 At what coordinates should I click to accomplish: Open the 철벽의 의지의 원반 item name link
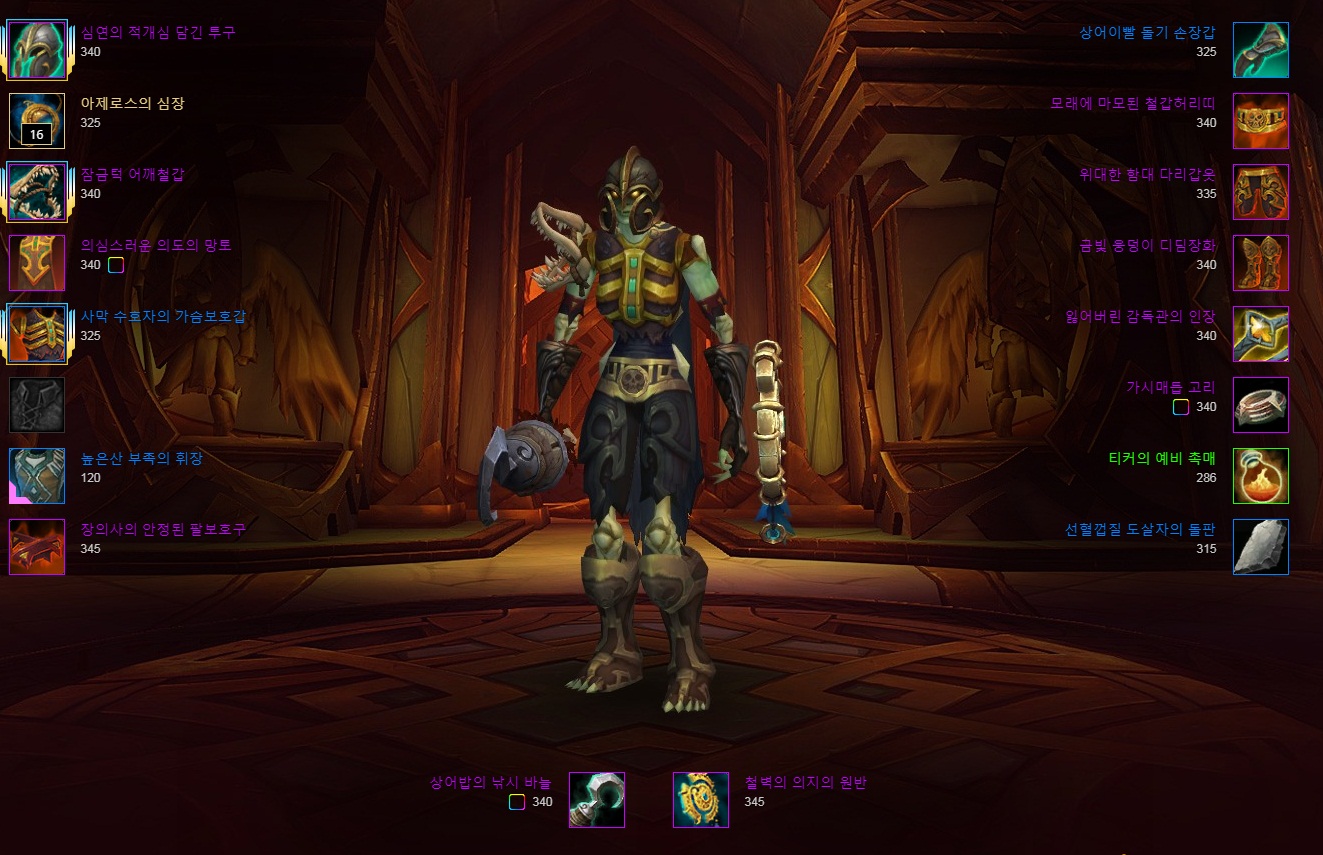[x=805, y=783]
